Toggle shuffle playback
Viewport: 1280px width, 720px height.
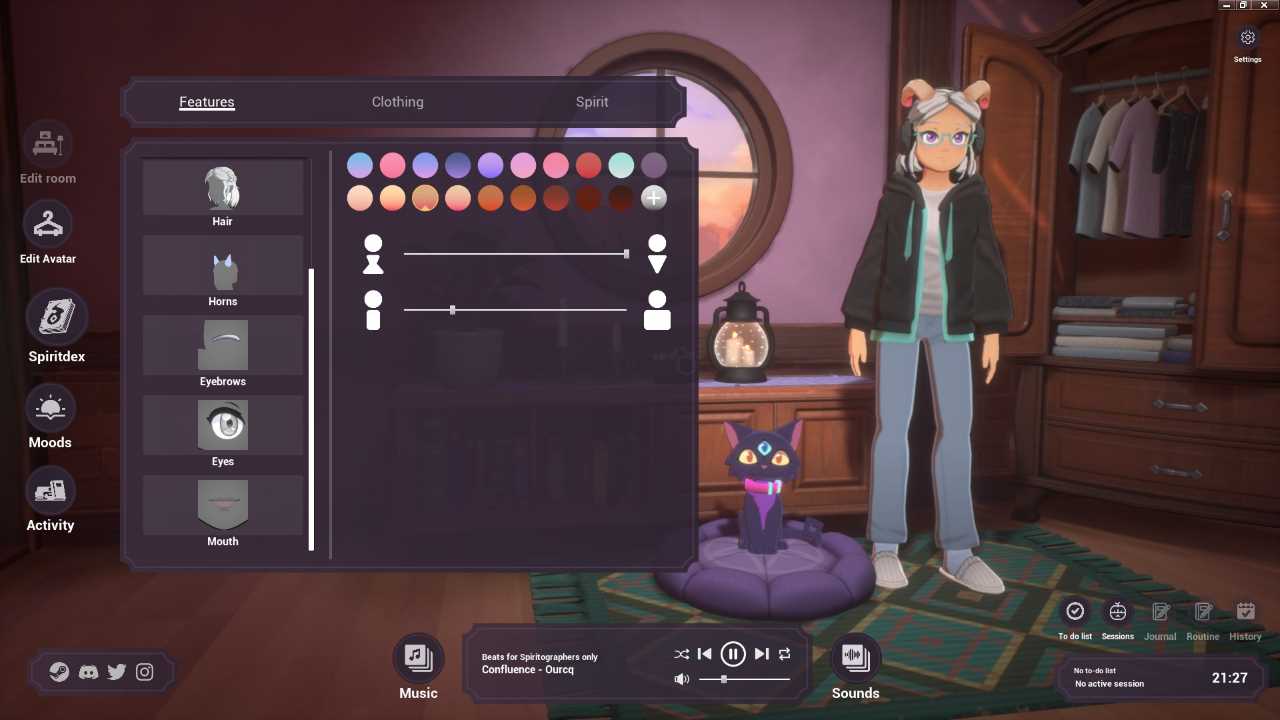click(681, 654)
